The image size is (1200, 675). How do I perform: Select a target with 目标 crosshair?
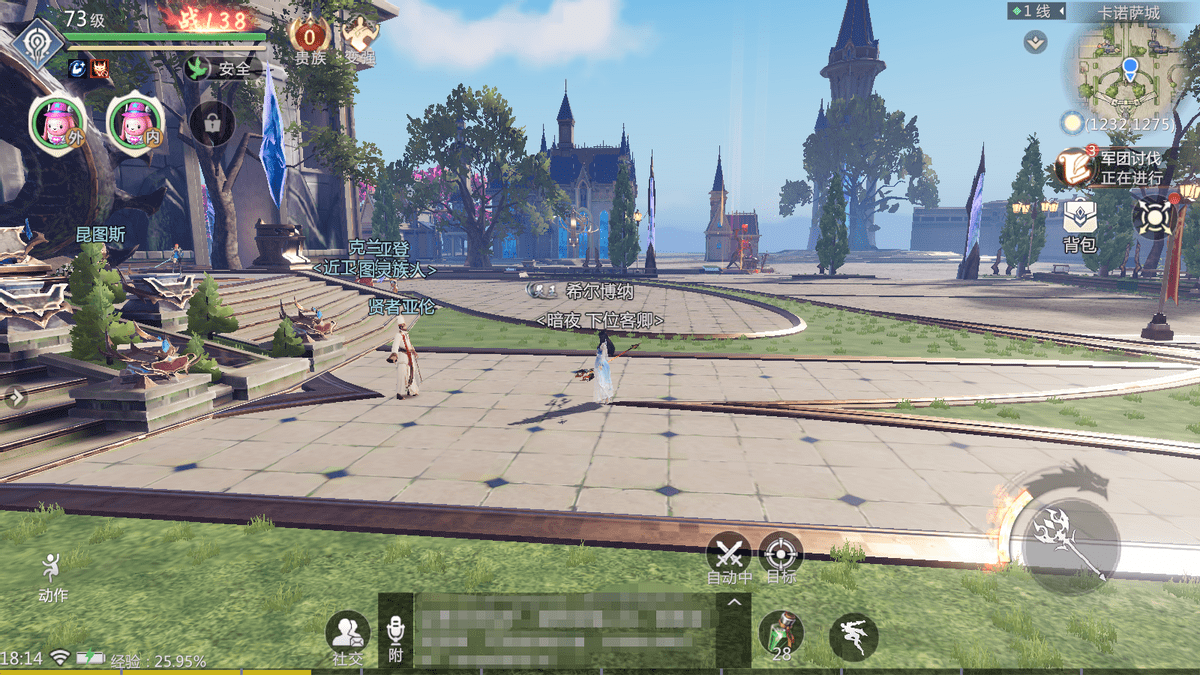(x=781, y=555)
